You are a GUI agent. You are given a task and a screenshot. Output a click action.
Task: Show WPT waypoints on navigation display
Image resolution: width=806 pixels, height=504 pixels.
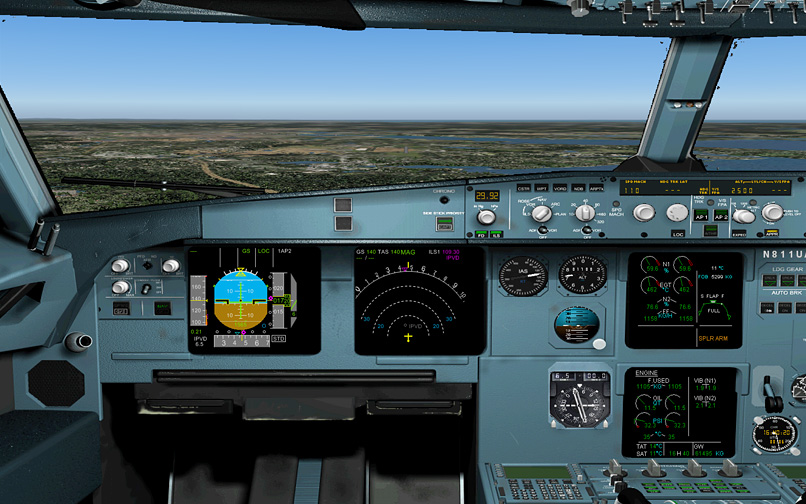542,187
